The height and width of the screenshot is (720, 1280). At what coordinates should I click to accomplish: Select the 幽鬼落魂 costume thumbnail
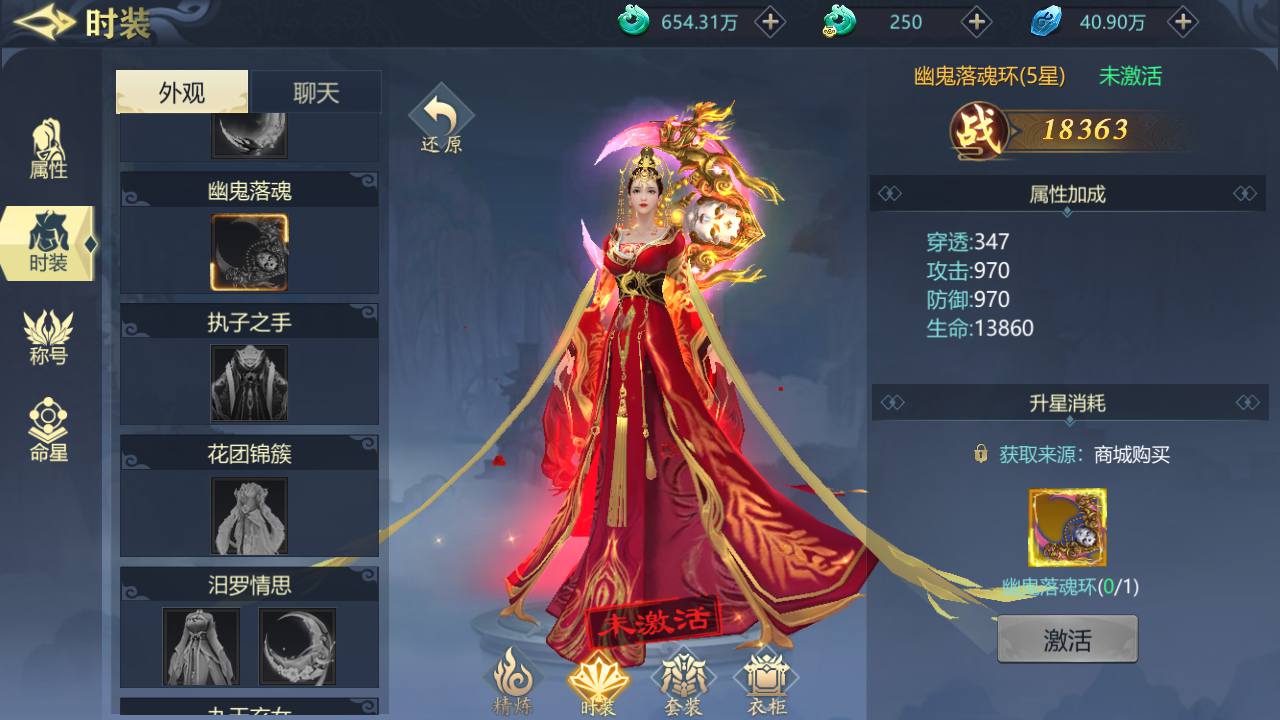tap(248, 252)
